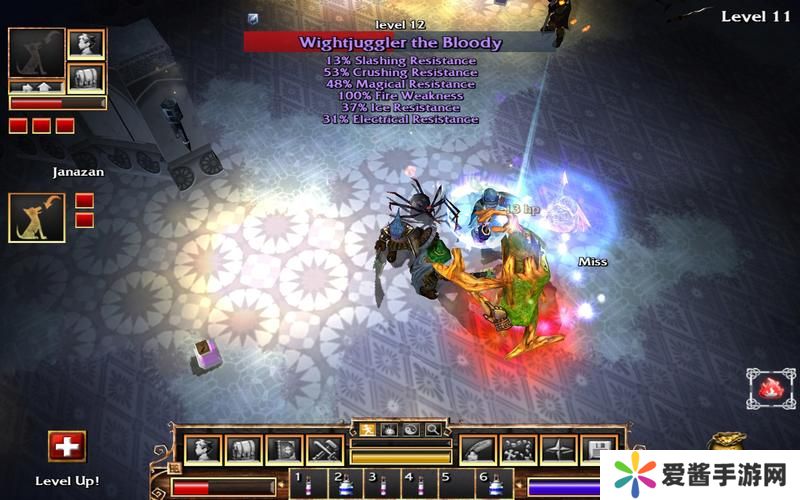Open the pet's character portrait button
This screenshot has width=800, height=500.
(x=86, y=44)
